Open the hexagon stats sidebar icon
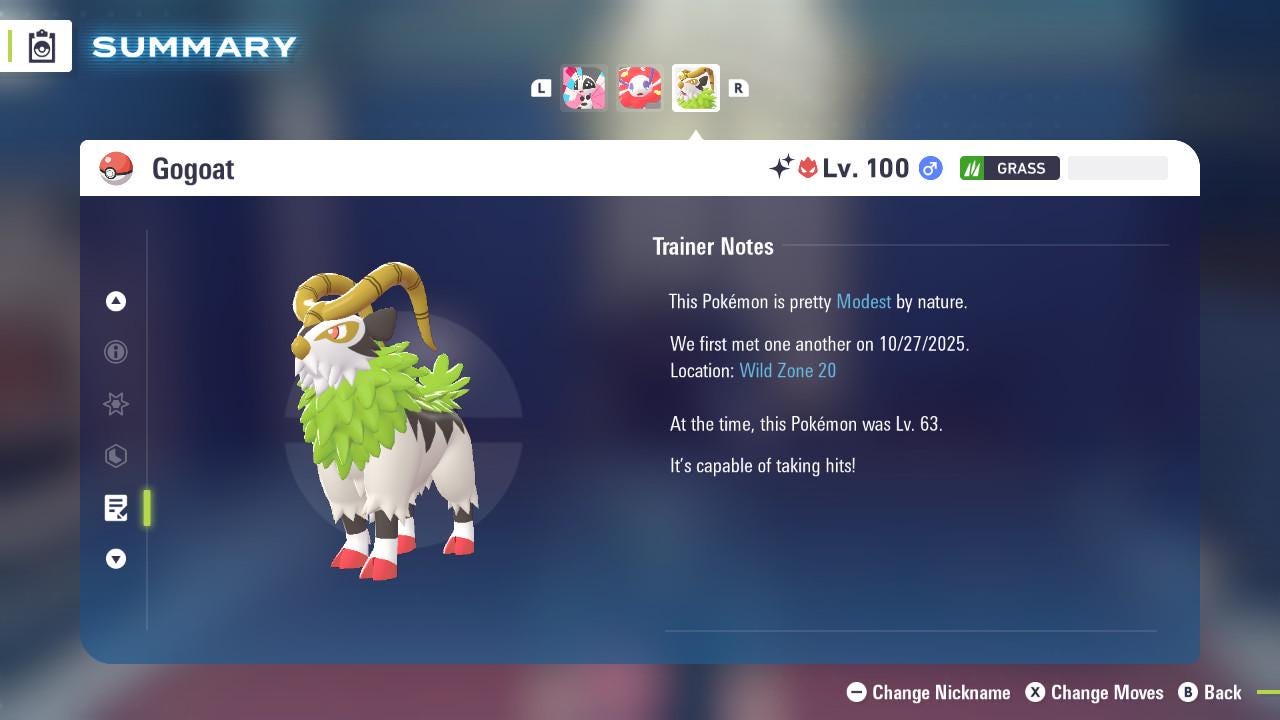 [116, 456]
